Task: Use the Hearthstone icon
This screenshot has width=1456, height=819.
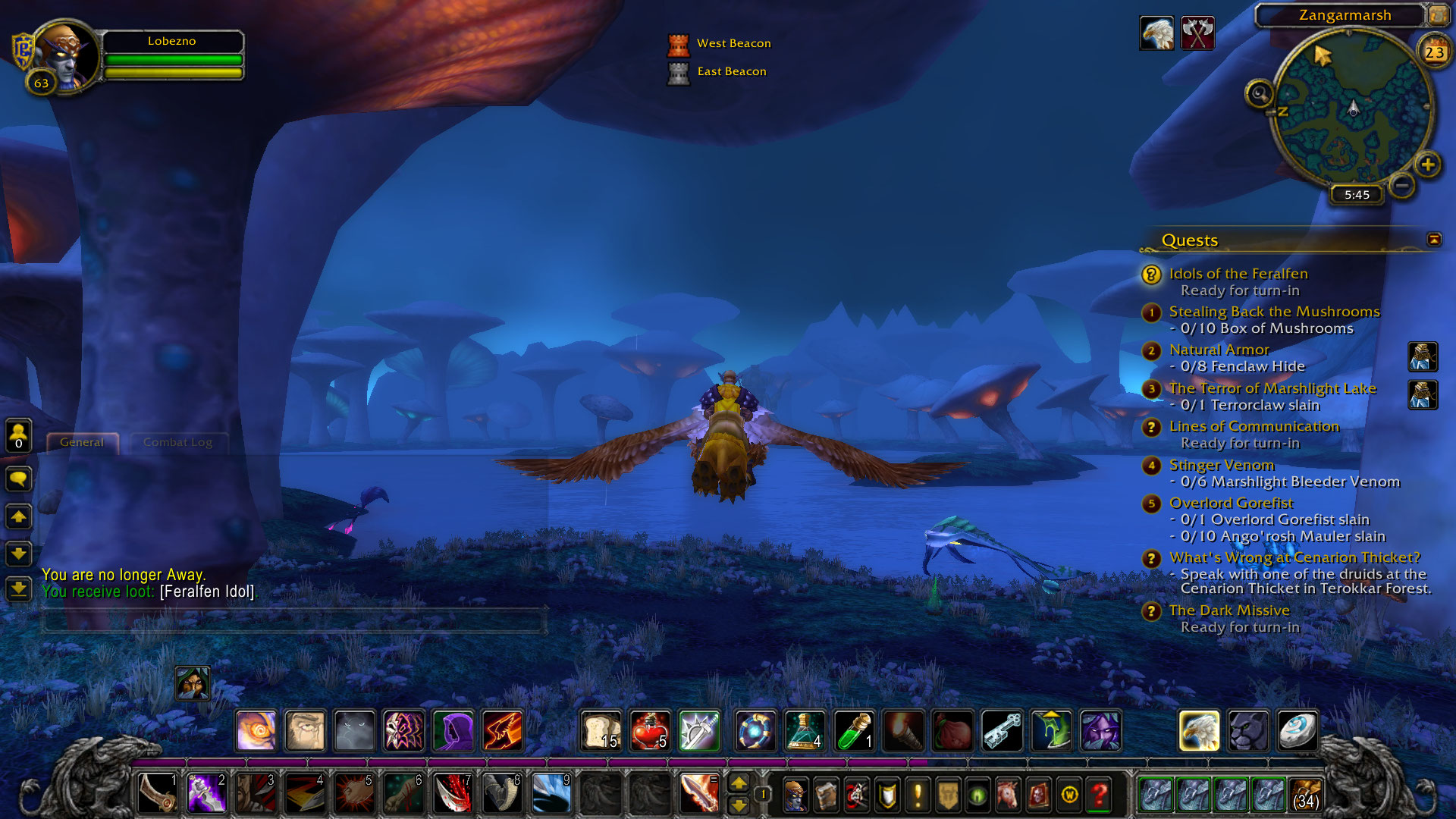Action: pyautogui.click(x=1297, y=731)
